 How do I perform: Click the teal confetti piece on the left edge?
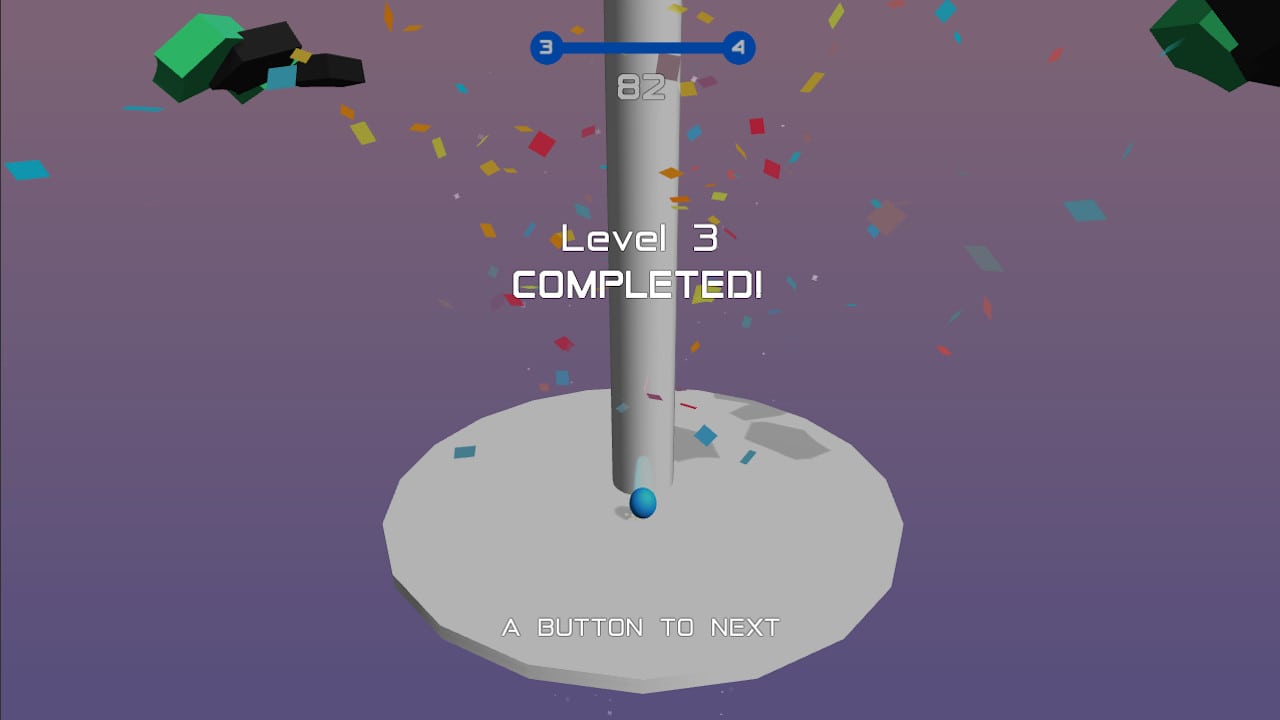pos(25,168)
